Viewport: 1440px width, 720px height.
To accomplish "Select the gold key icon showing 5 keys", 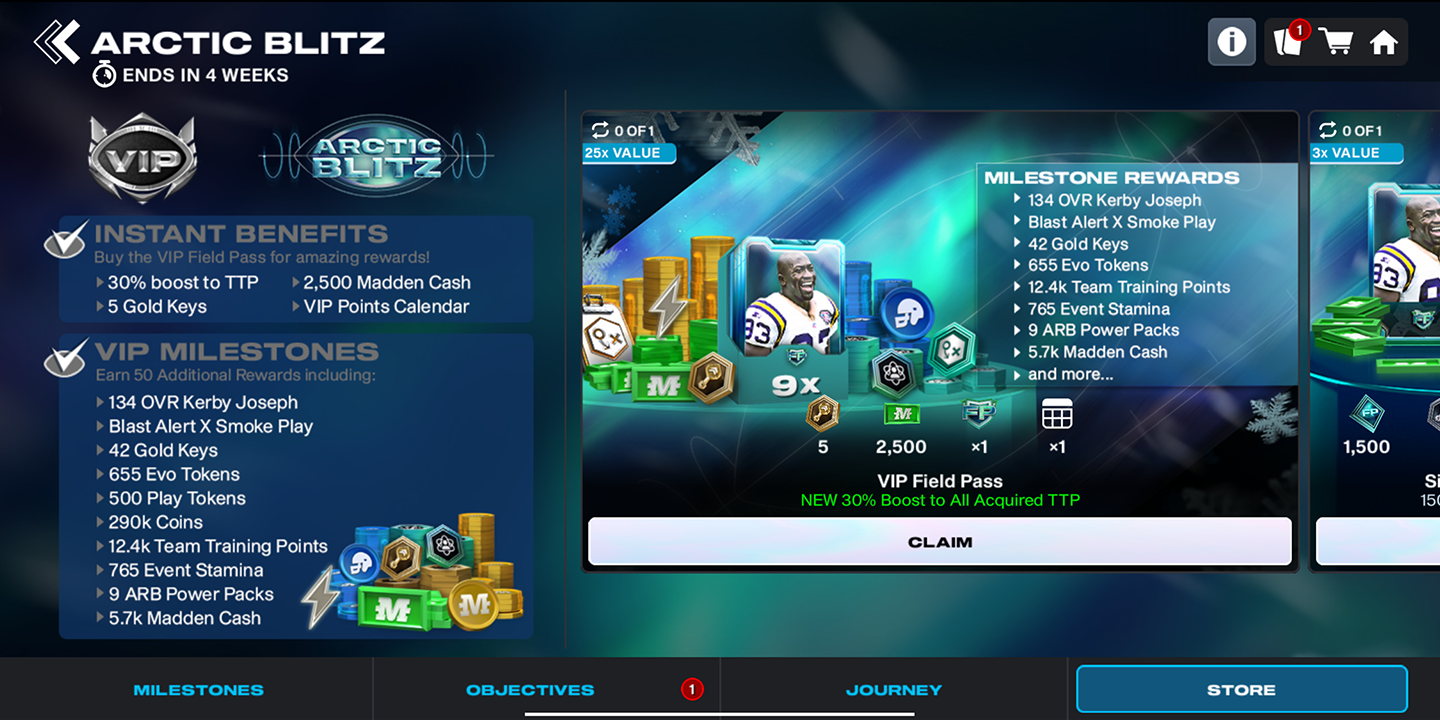I will coord(822,413).
